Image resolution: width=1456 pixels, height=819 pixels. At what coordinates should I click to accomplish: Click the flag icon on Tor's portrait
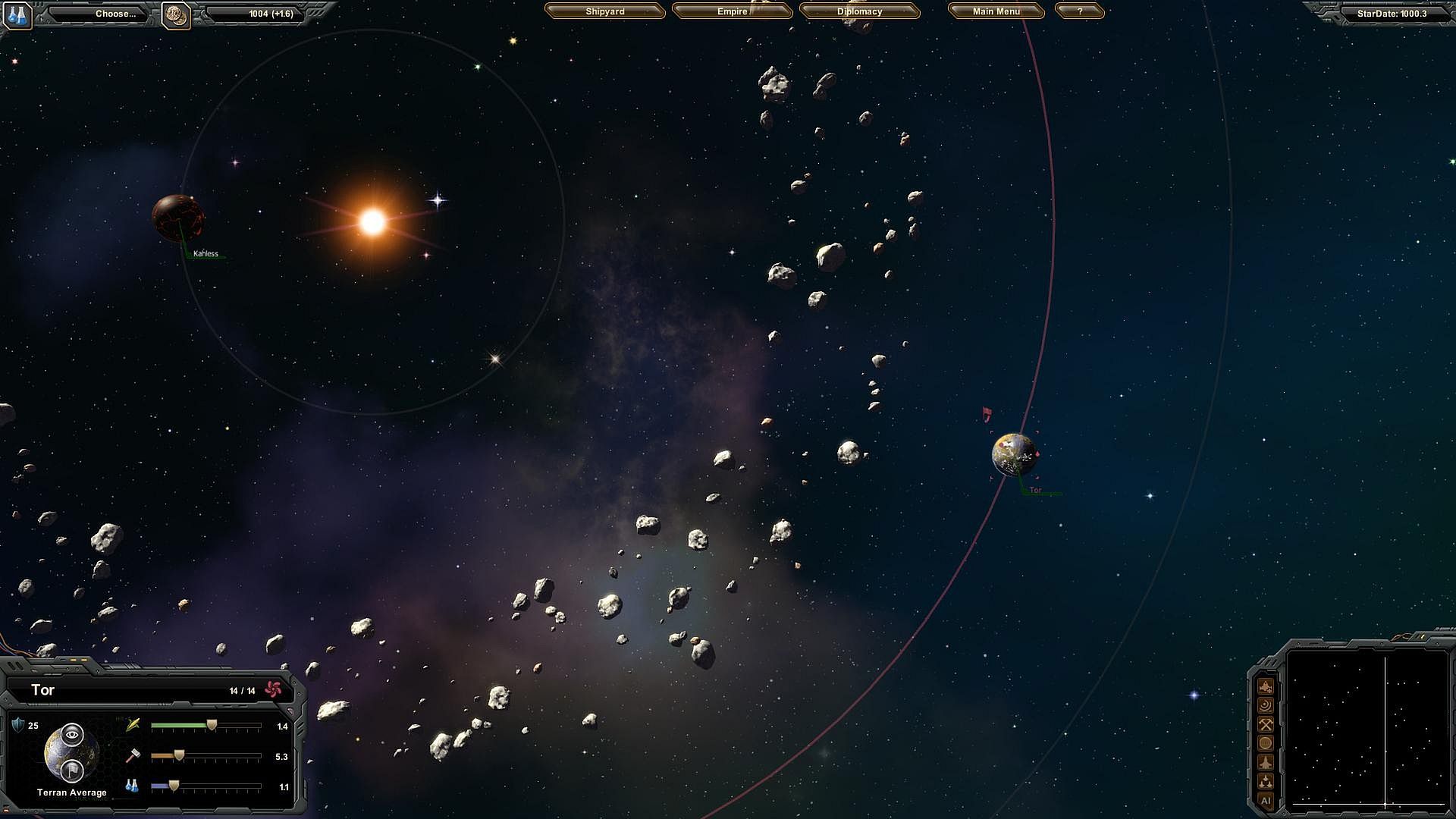click(72, 770)
